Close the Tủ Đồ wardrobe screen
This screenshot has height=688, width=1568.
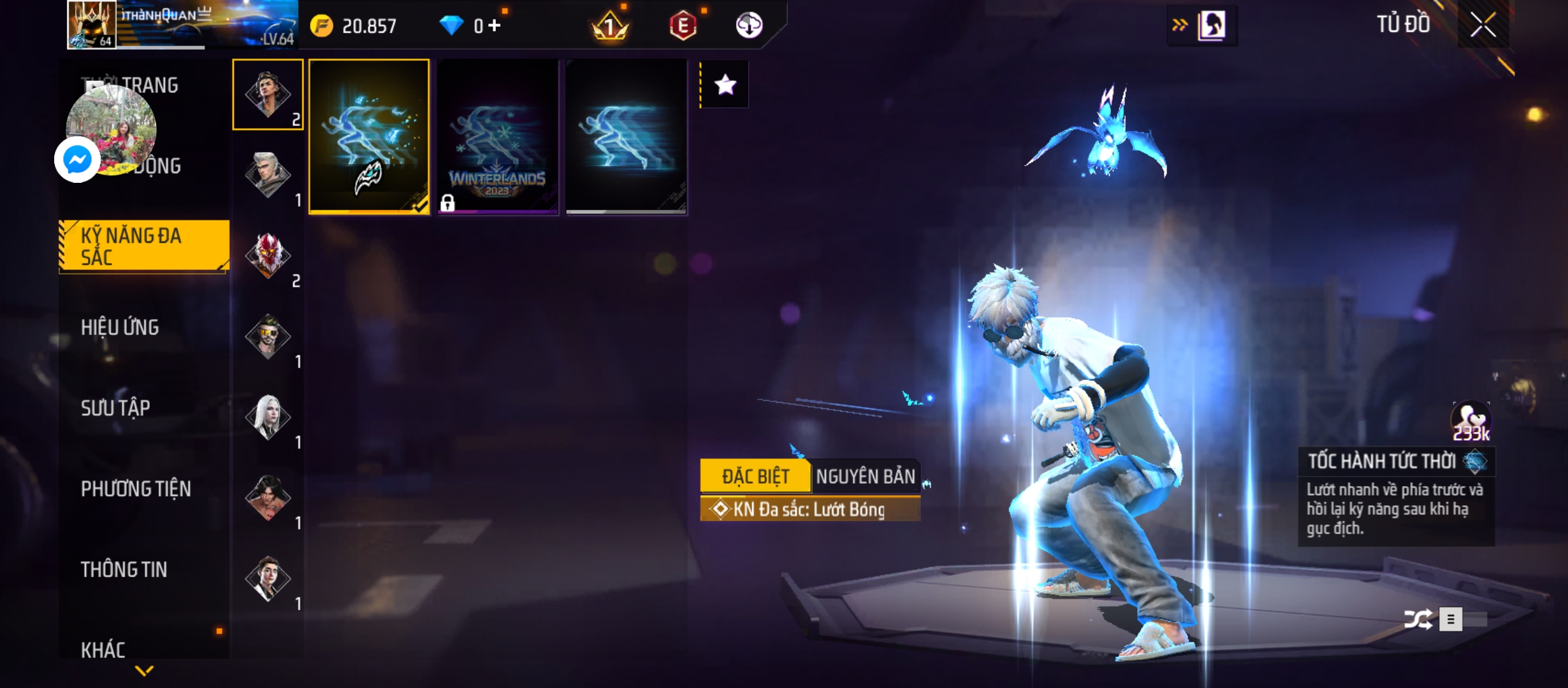tap(1483, 26)
